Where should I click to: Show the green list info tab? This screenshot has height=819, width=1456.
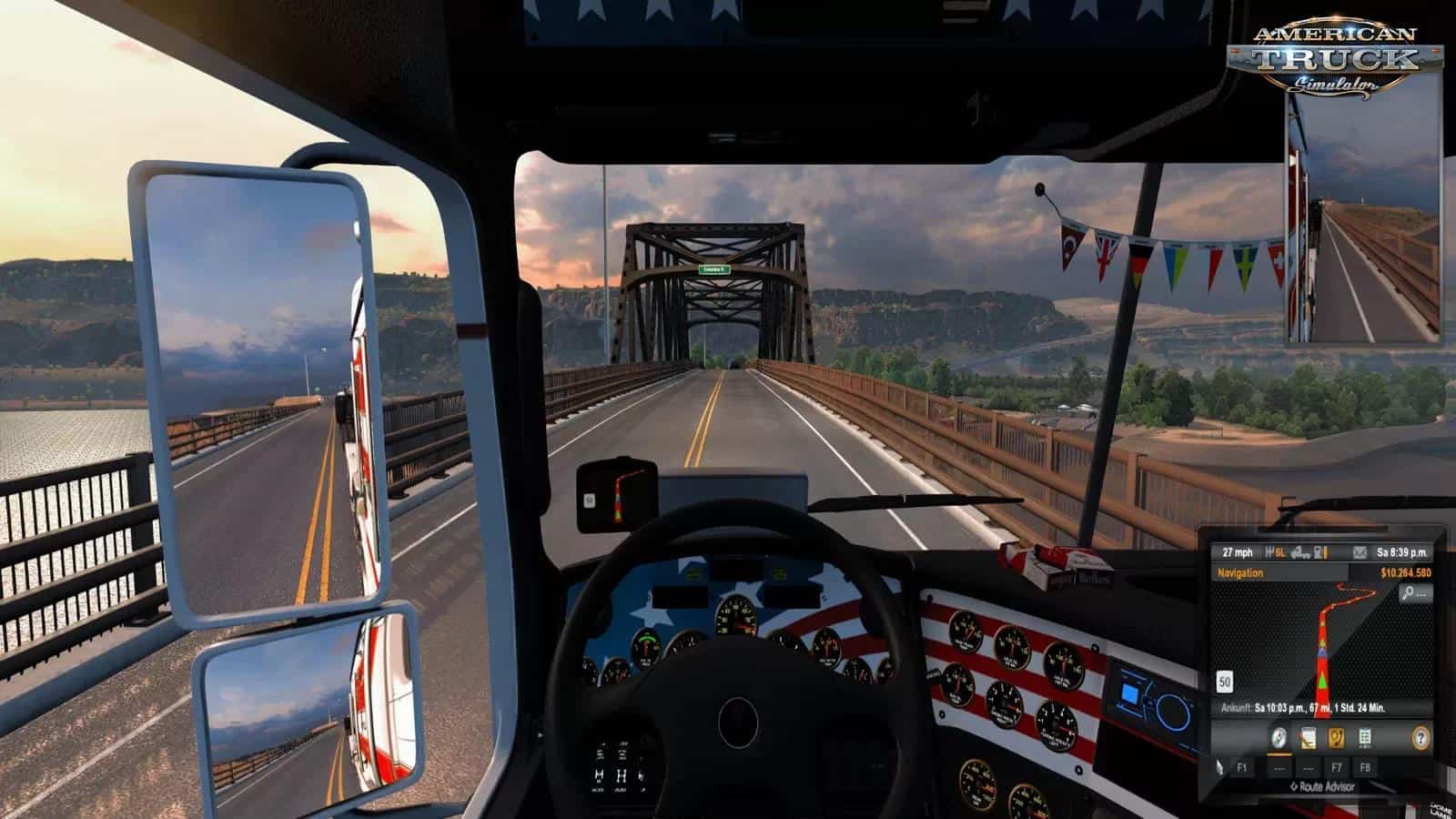click(x=1365, y=737)
